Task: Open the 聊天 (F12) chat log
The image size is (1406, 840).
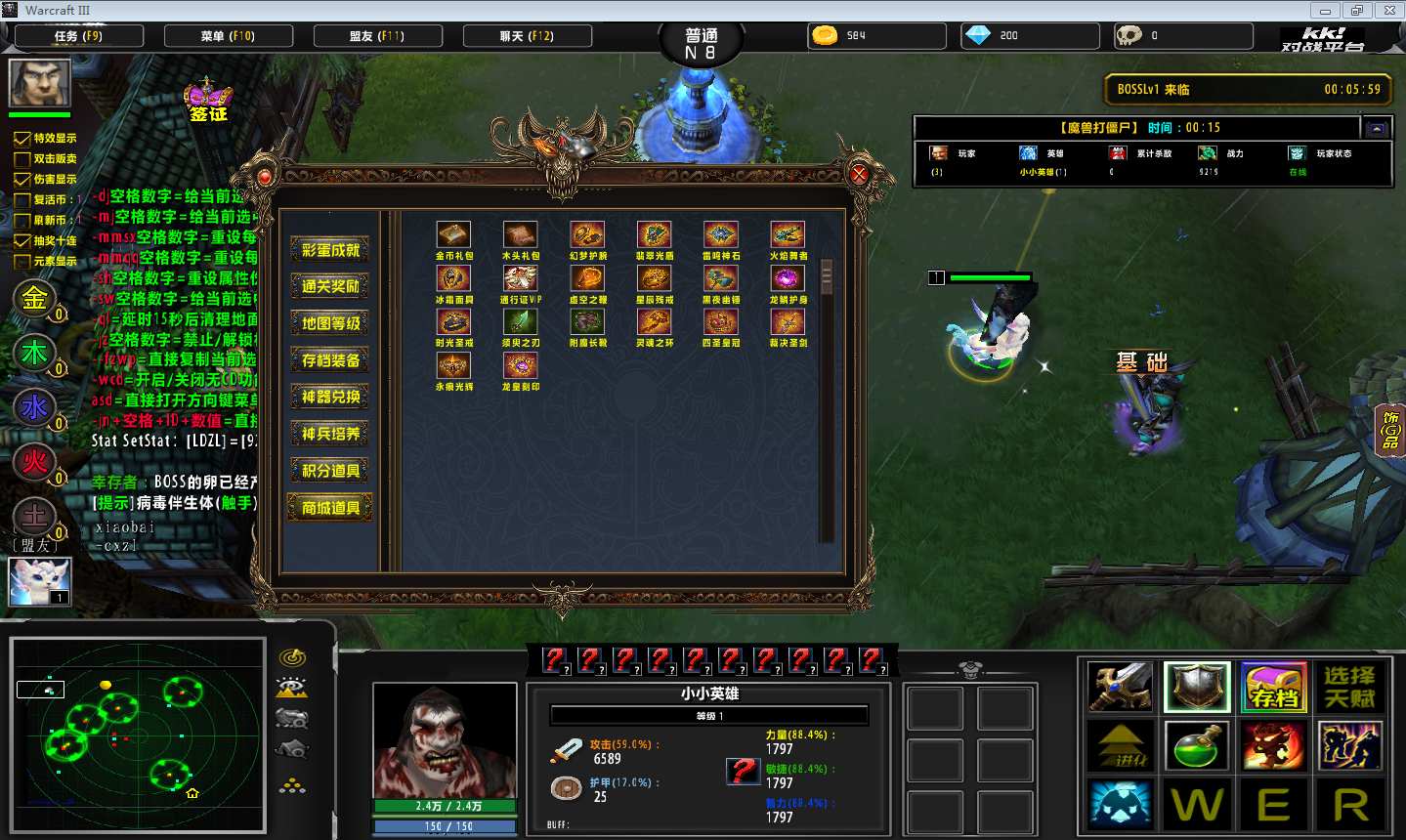Action: click(x=527, y=36)
